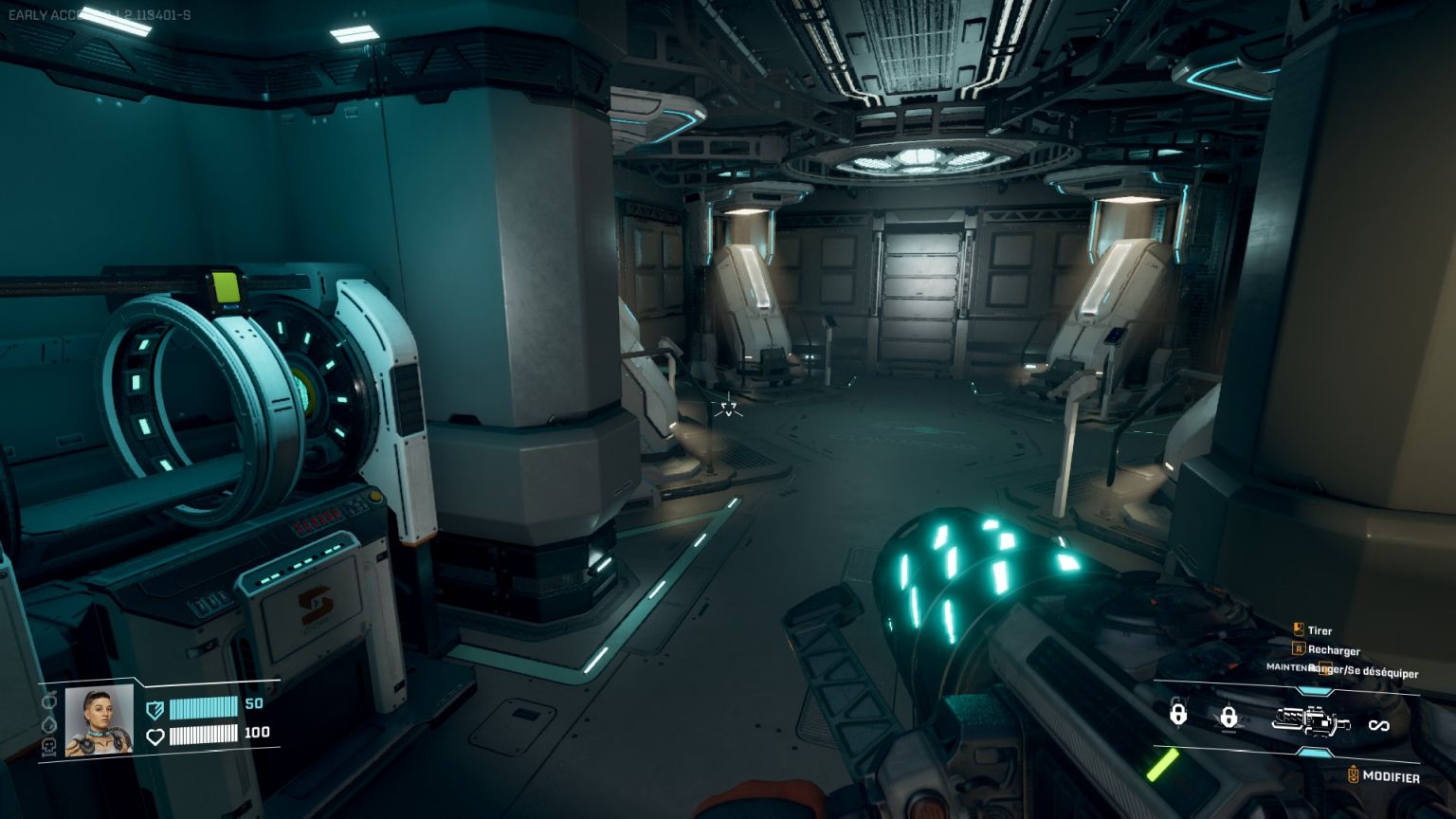The height and width of the screenshot is (819, 1456).
Task: Click the character portrait
Action: [99, 719]
